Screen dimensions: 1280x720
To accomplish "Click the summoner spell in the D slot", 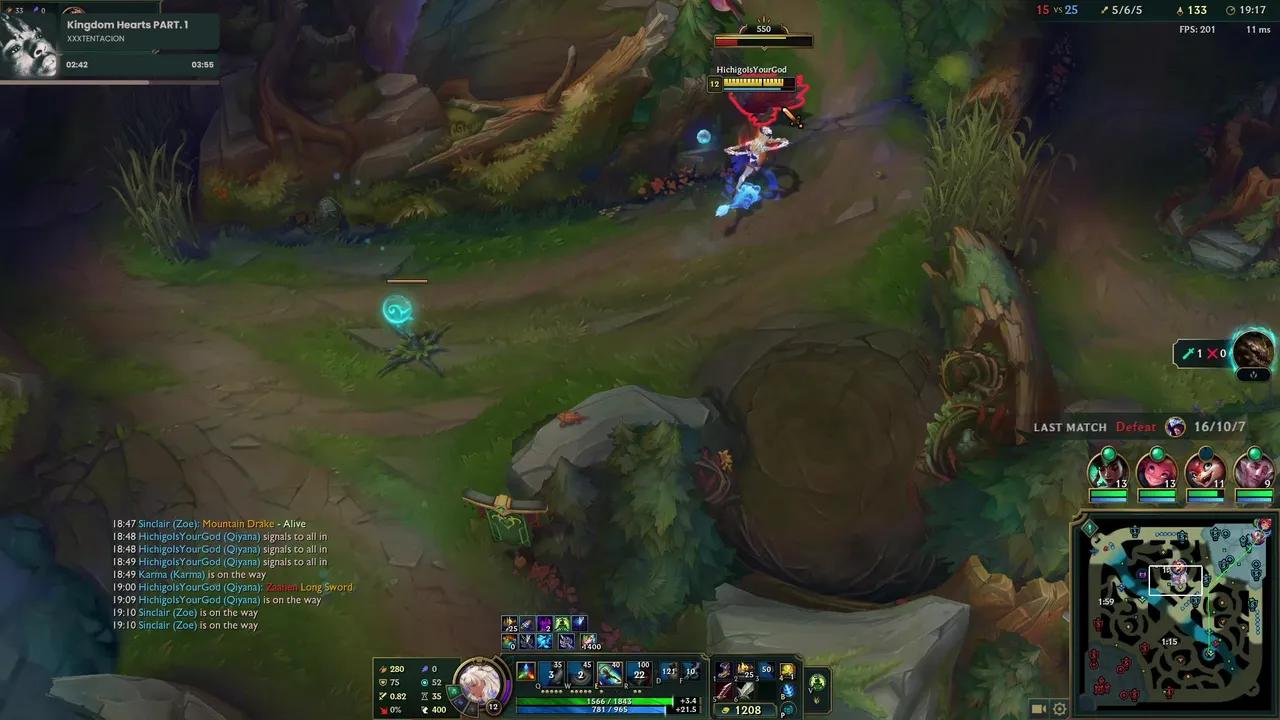I will 670,673.
